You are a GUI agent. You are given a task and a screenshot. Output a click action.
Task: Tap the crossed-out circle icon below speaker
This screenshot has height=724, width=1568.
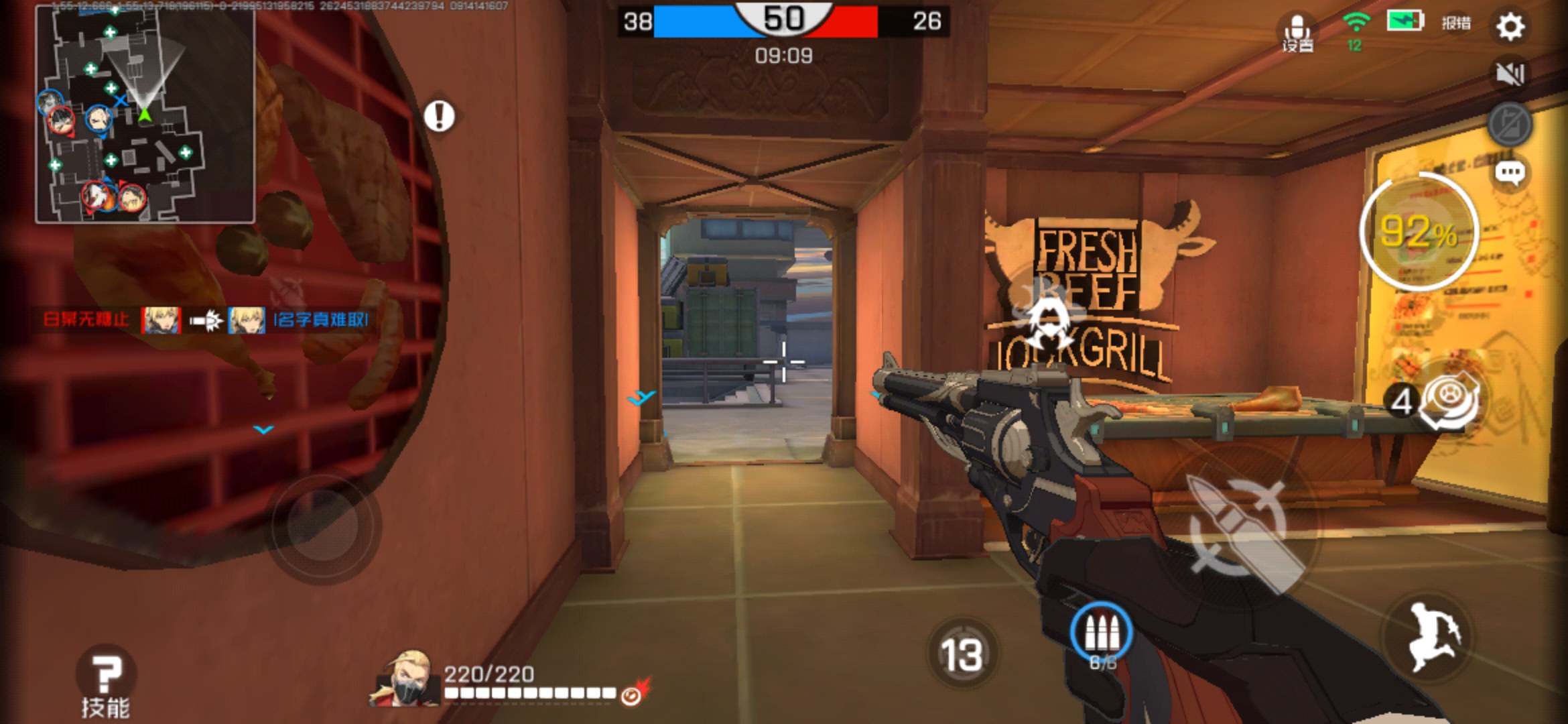(x=1510, y=124)
